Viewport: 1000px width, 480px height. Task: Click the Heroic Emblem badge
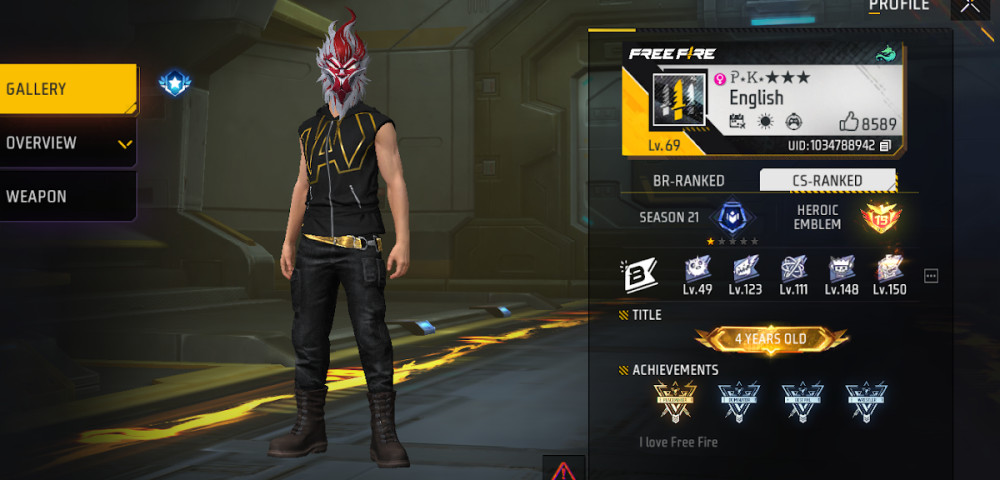[x=880, y=218]
